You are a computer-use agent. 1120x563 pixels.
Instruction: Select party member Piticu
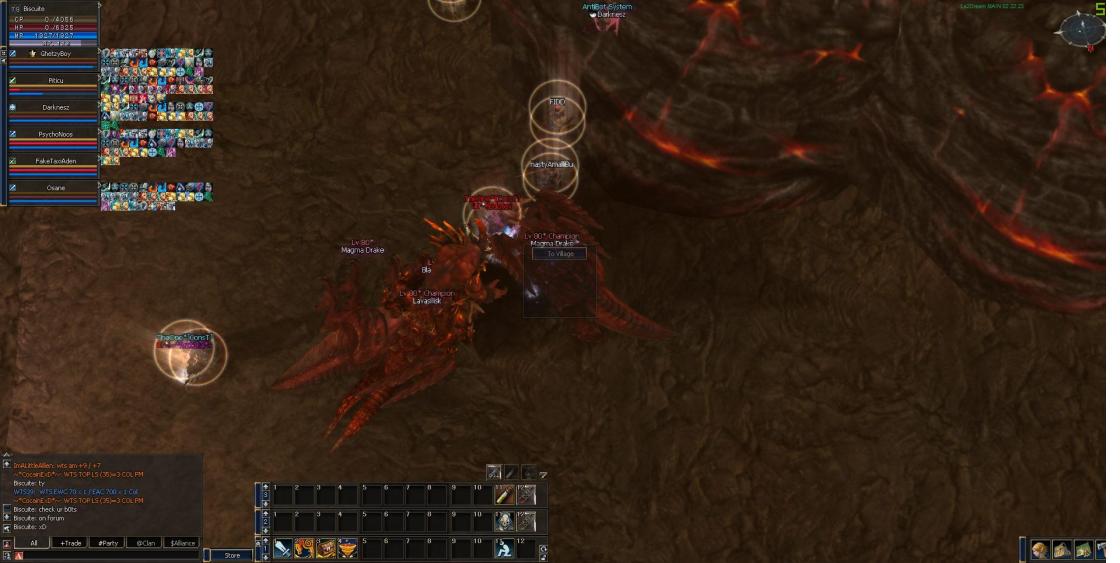[x=55, y=80]
